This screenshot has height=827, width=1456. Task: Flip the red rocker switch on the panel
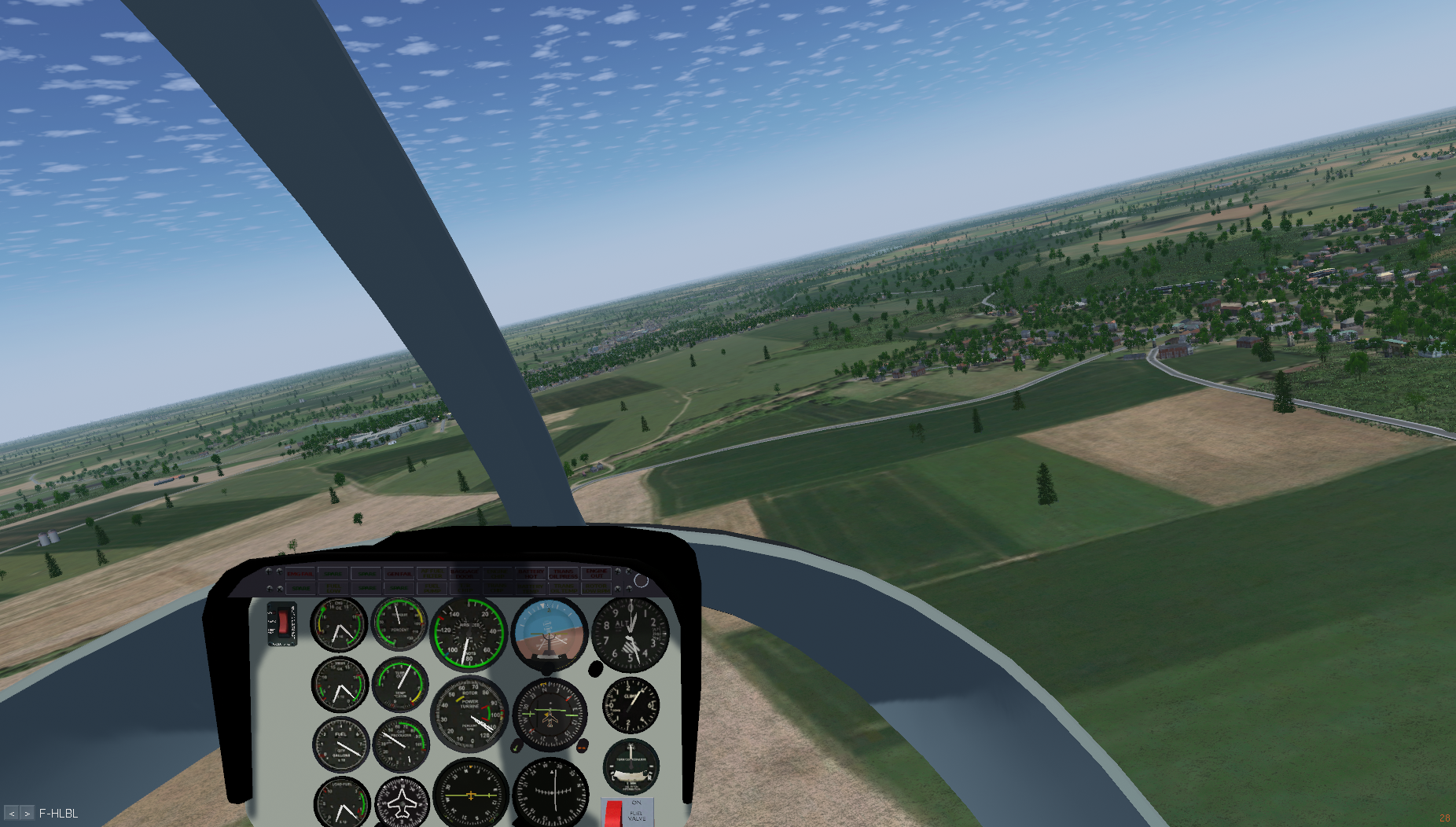(x=281, y=623)
